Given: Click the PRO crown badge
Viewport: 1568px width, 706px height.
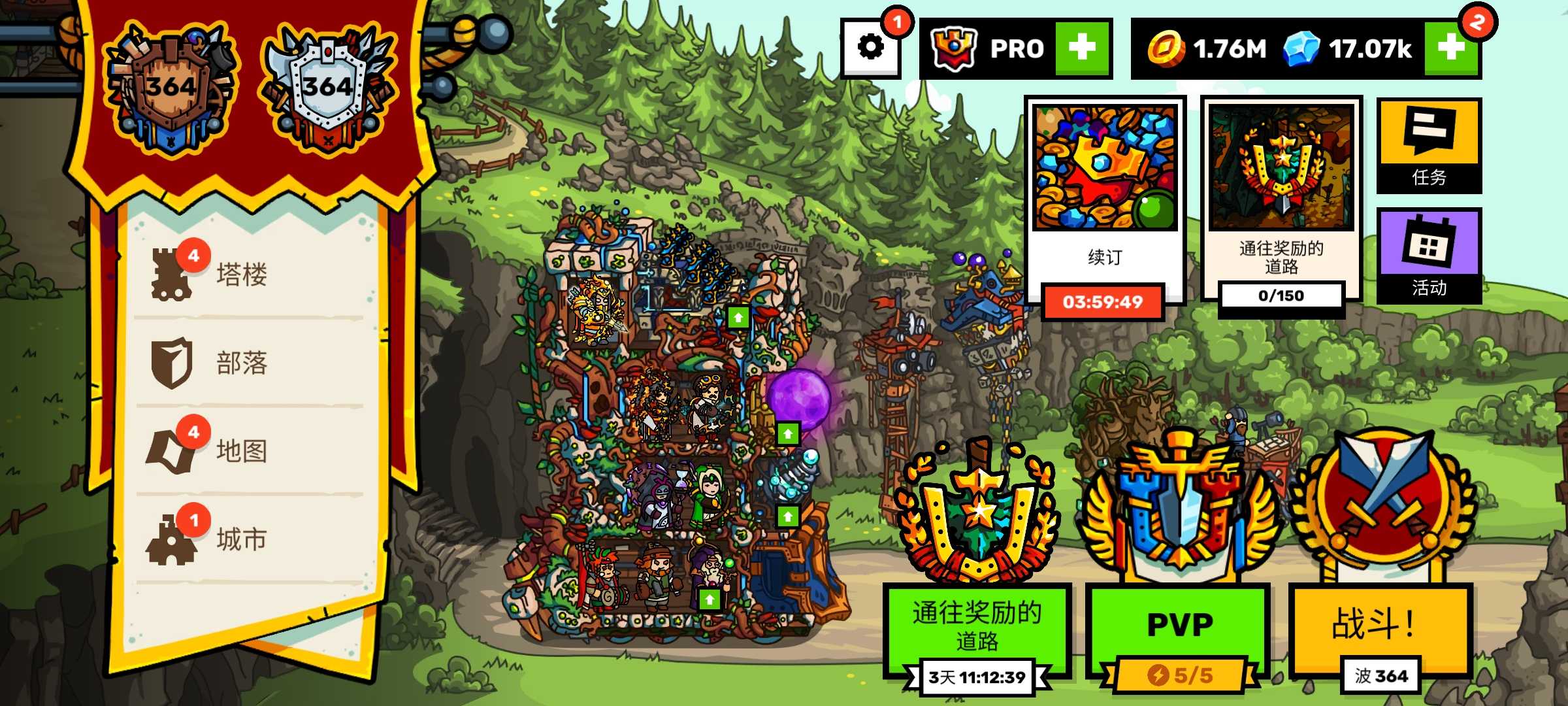Looking at the screenshot, I should coord(955,48).
